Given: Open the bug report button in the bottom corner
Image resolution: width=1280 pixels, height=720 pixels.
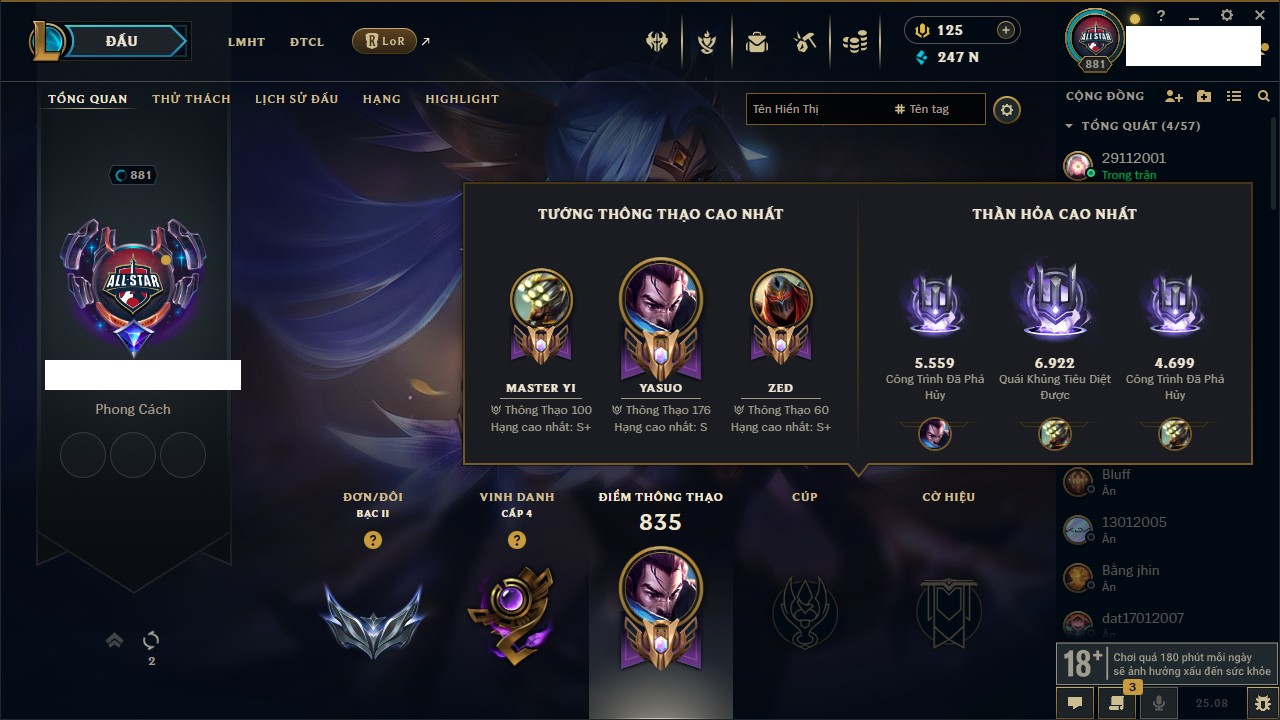Looking at the screenshot, I should (1263, 703).
